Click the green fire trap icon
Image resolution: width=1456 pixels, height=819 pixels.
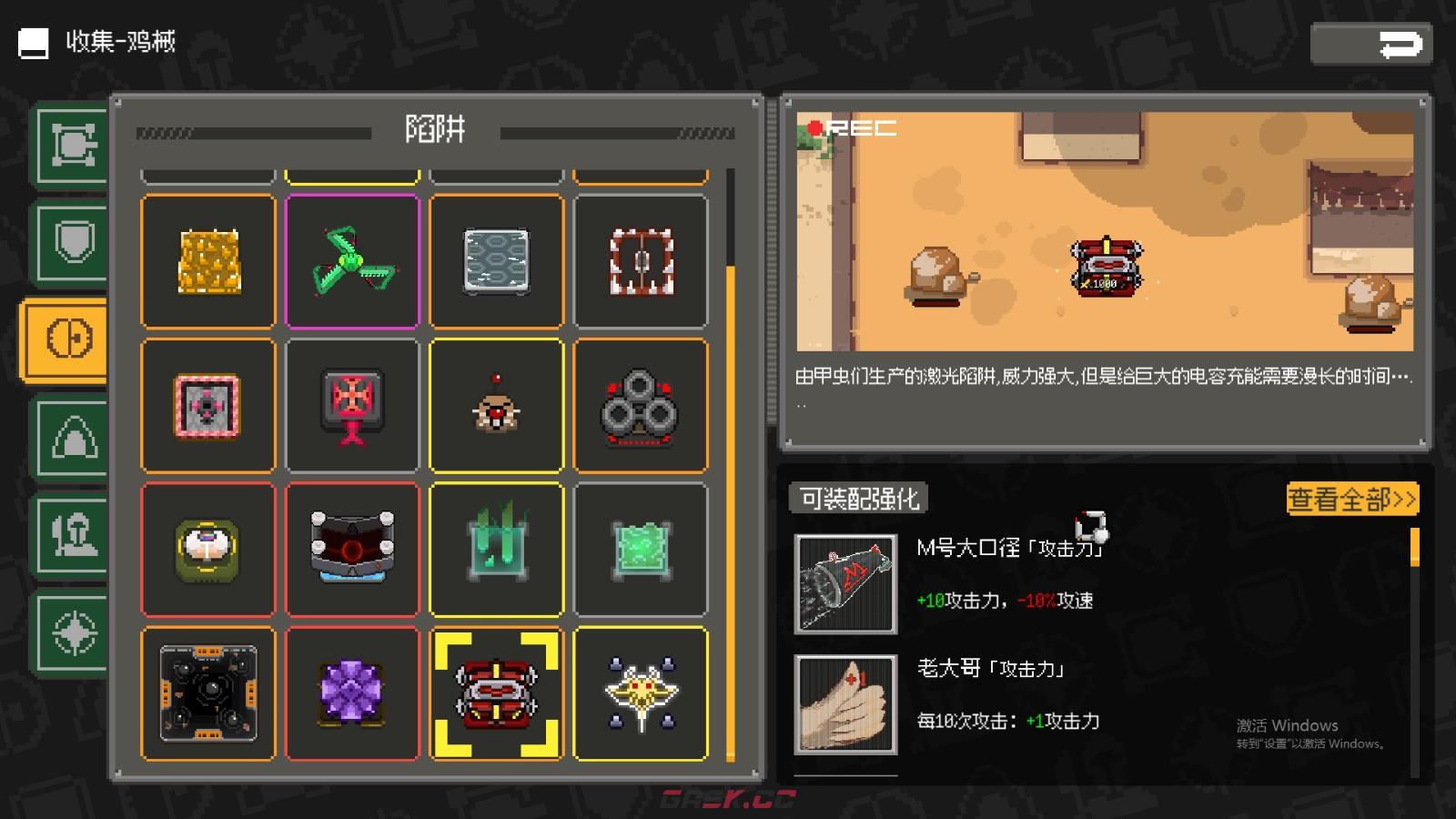coord(496,549)
